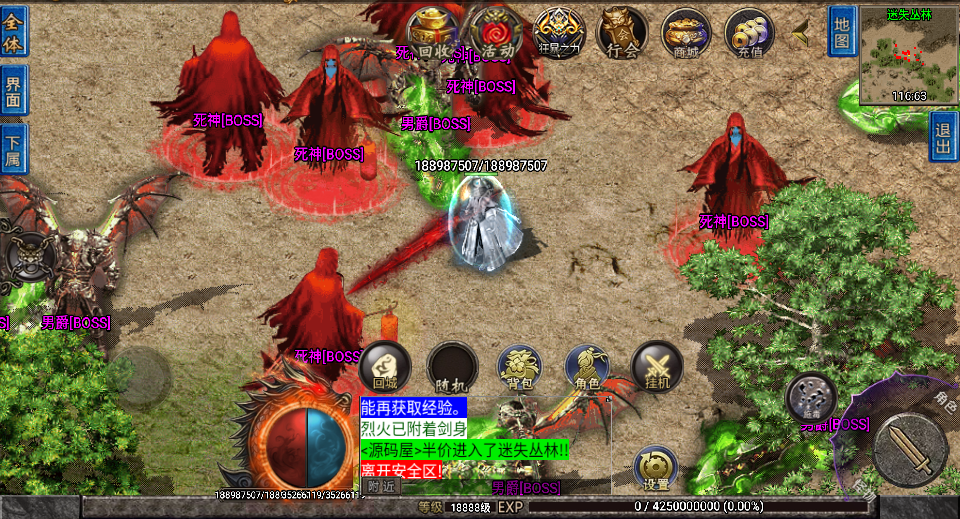
Task: Open the 设置 settings gear
Action: coord(656,468)
